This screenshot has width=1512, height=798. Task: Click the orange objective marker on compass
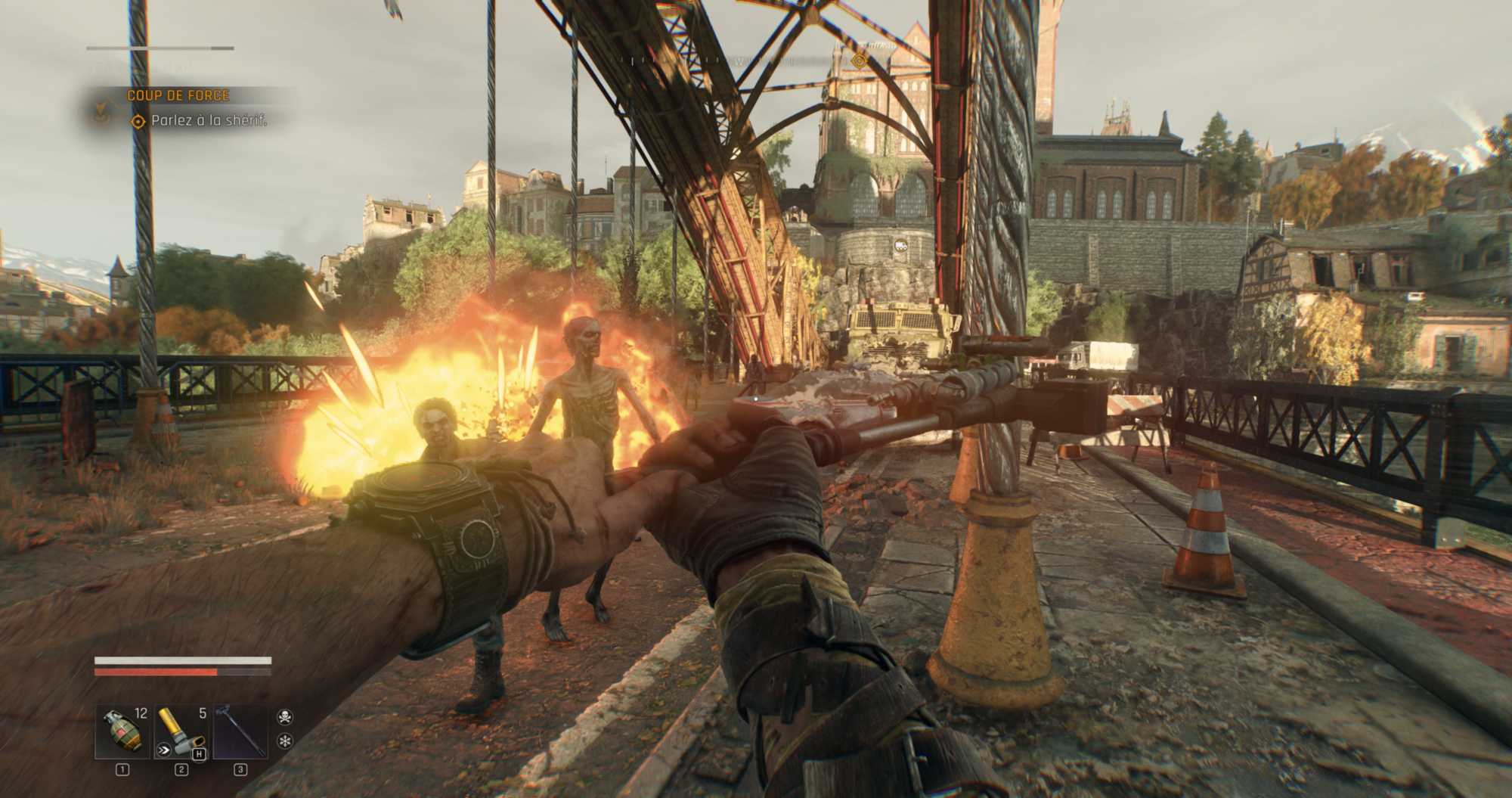[x=859, y=60]
